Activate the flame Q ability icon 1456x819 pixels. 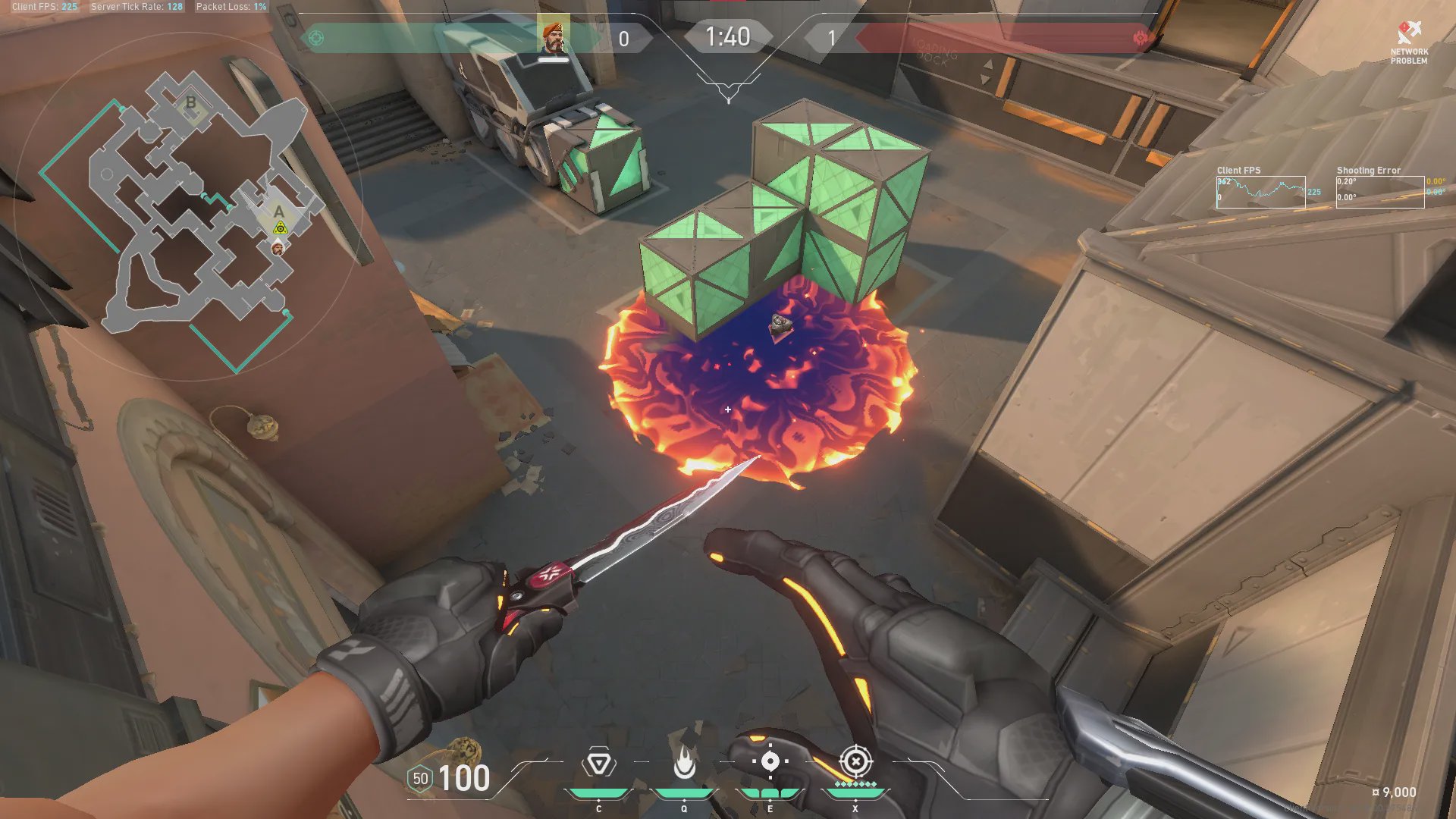[684, 763]
